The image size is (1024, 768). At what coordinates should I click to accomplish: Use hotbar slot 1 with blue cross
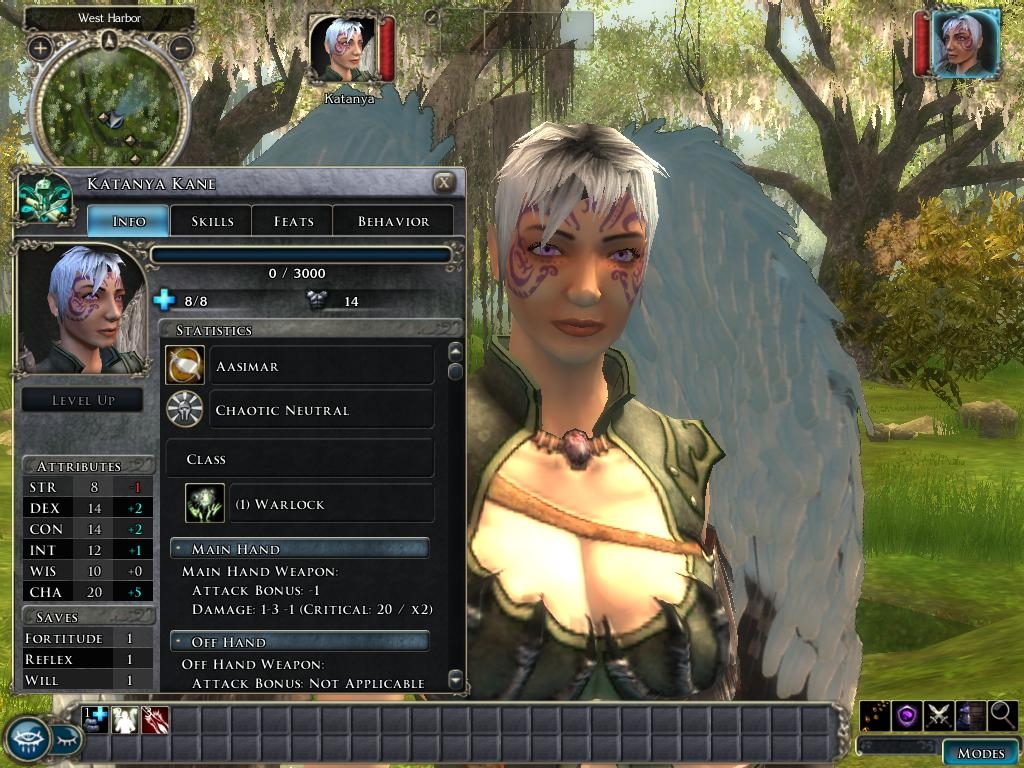point(95,720)
